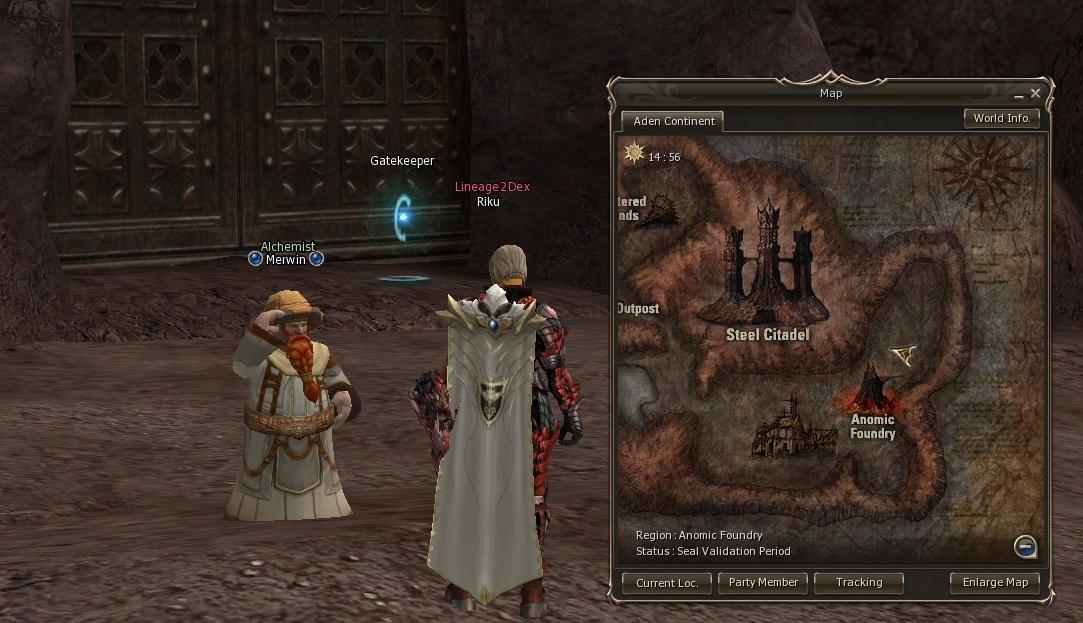1083x623 pixels.
Task: Click the Party Member button
Action: (763, 582)
